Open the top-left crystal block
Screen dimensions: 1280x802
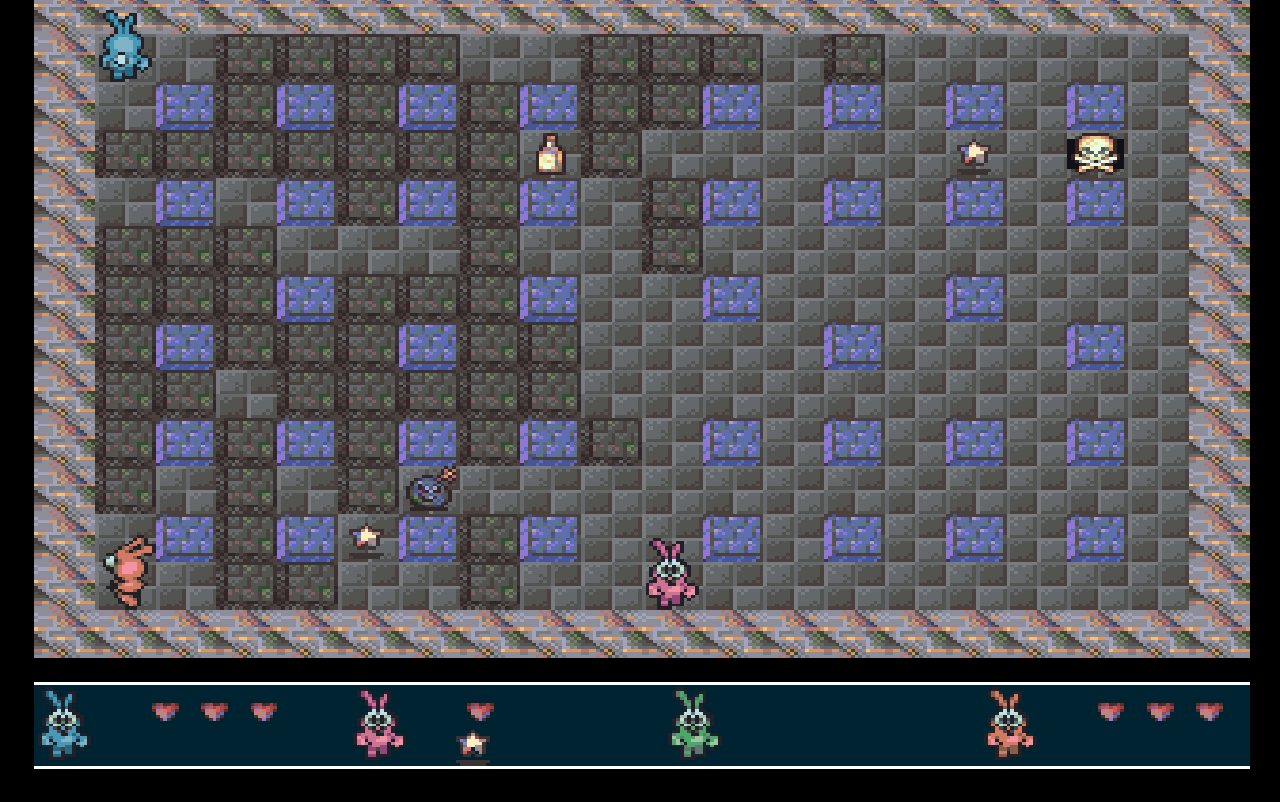184,103
